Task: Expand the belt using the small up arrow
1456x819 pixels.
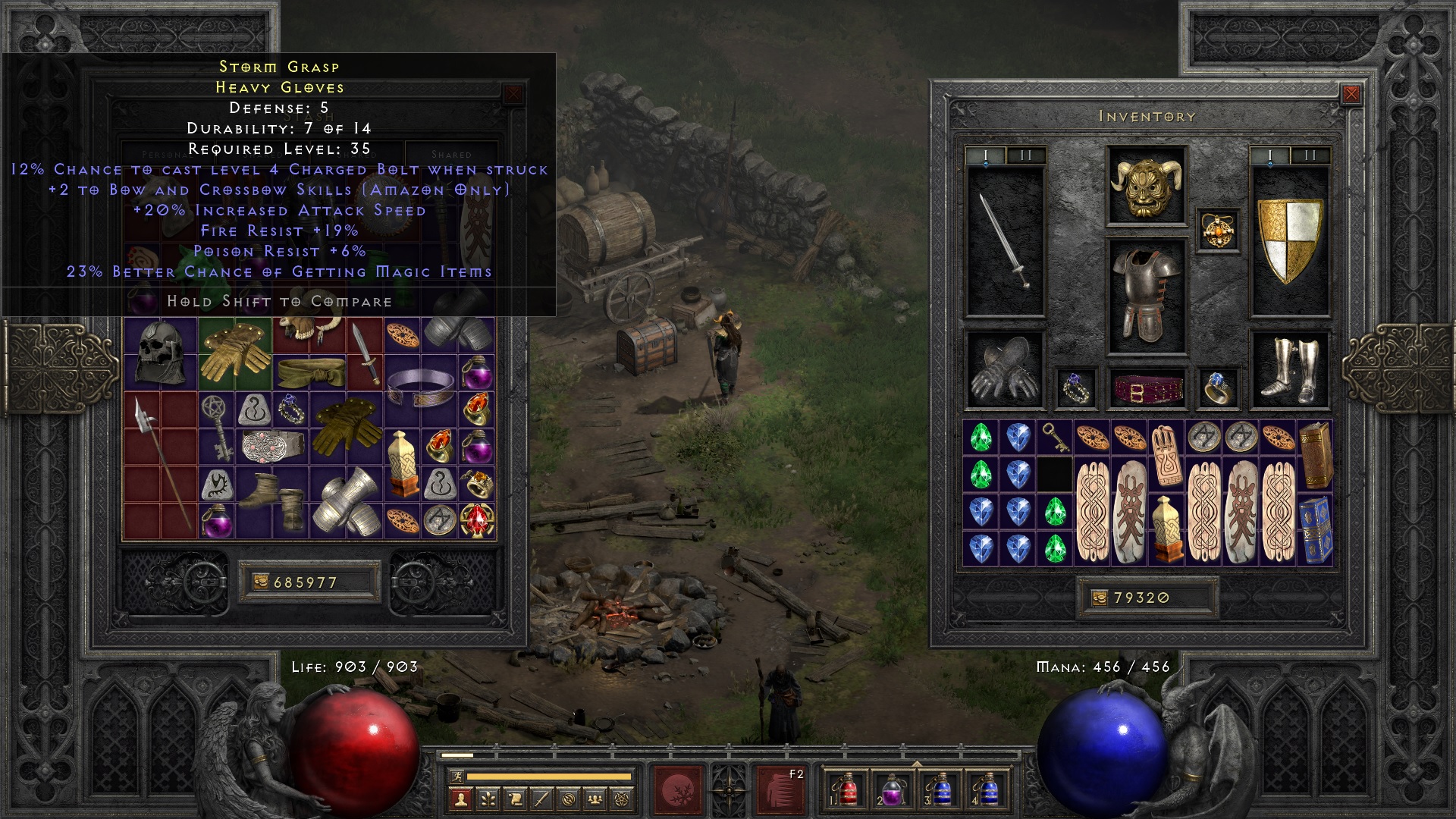Action: [917, 763]
